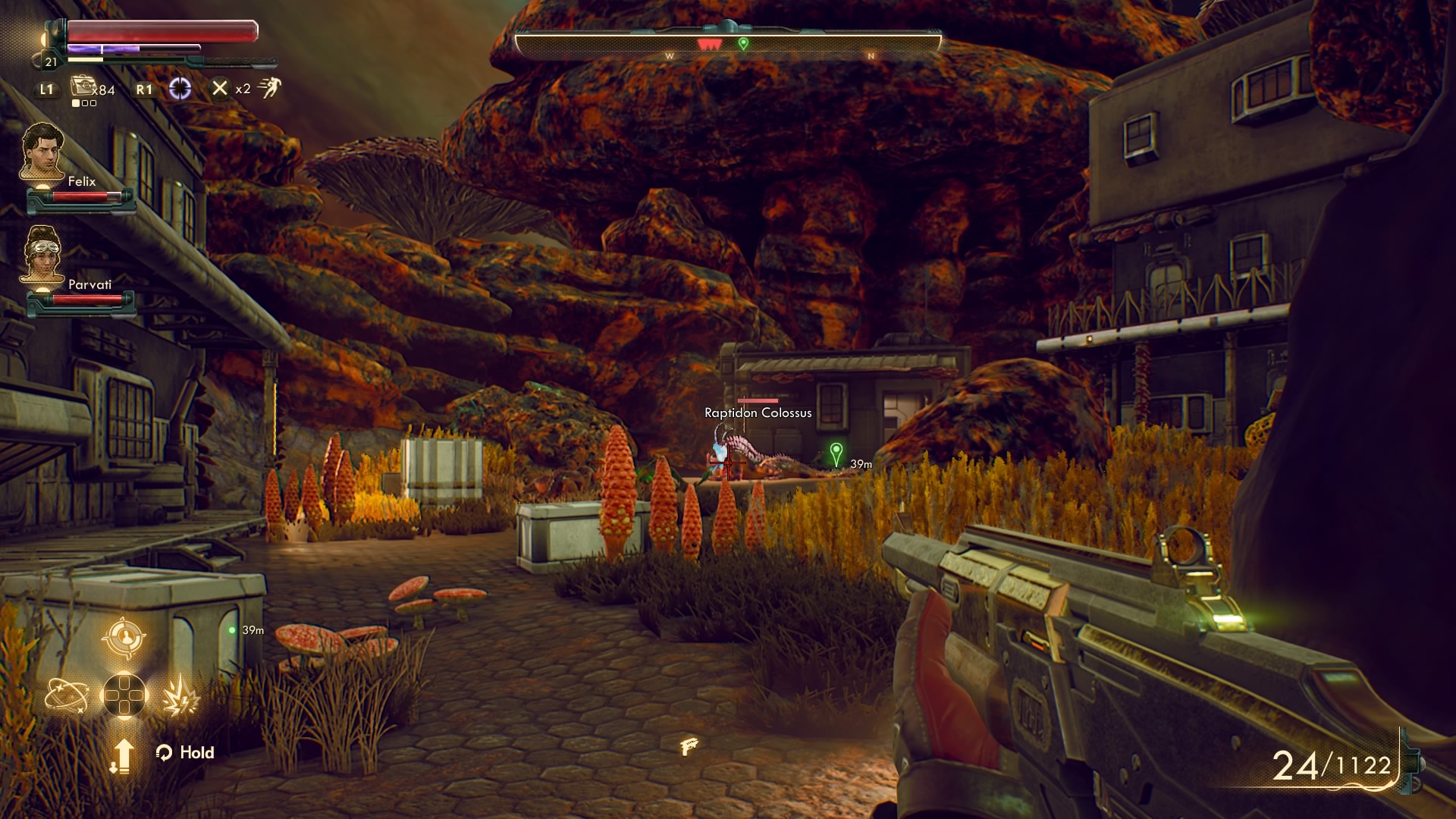Viewport: 1456px width, 819px height.
Task: Click the running figure dodge icon
Action: point(269,88)
